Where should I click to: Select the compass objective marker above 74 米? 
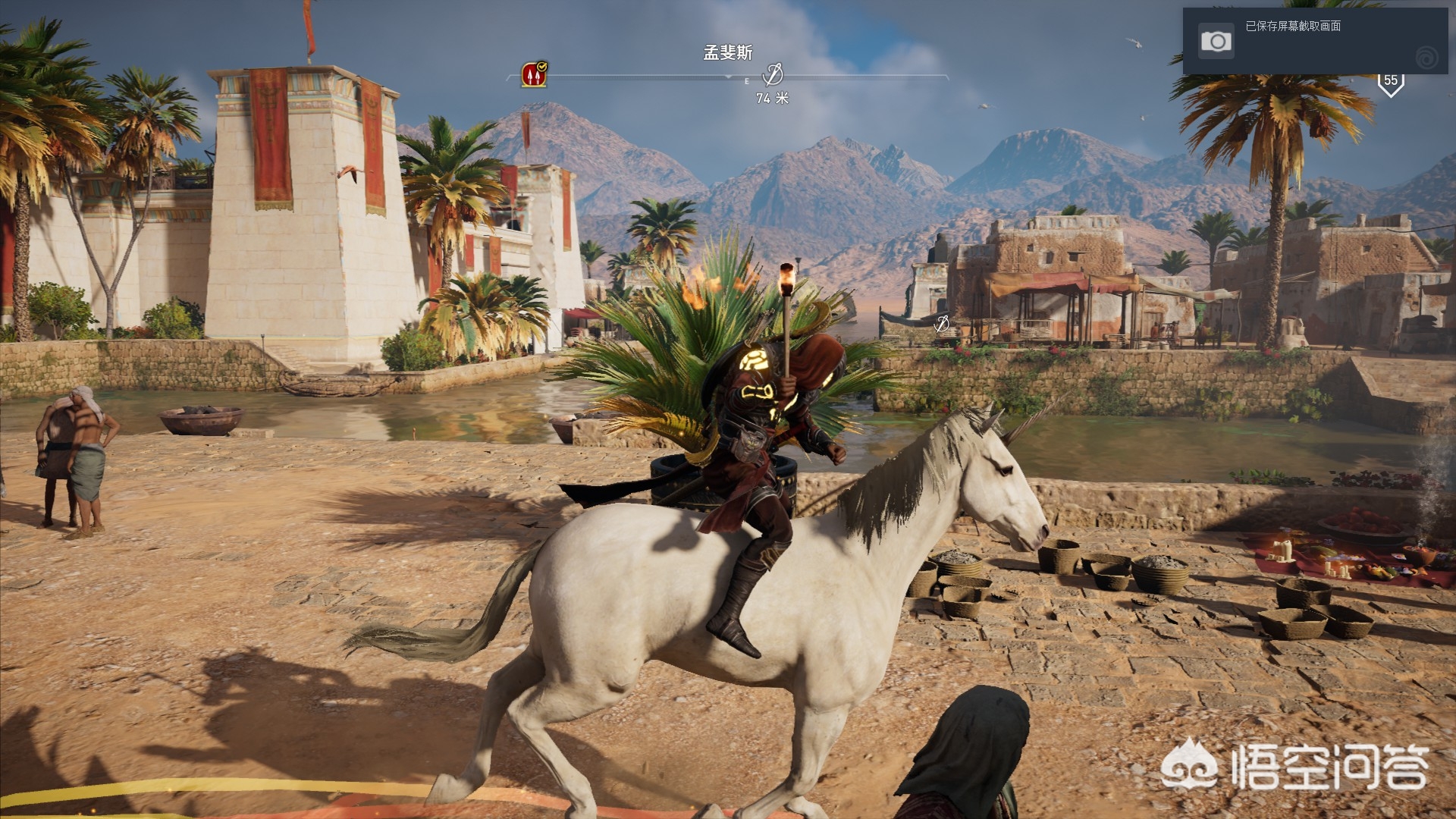[x=772, y=74]
